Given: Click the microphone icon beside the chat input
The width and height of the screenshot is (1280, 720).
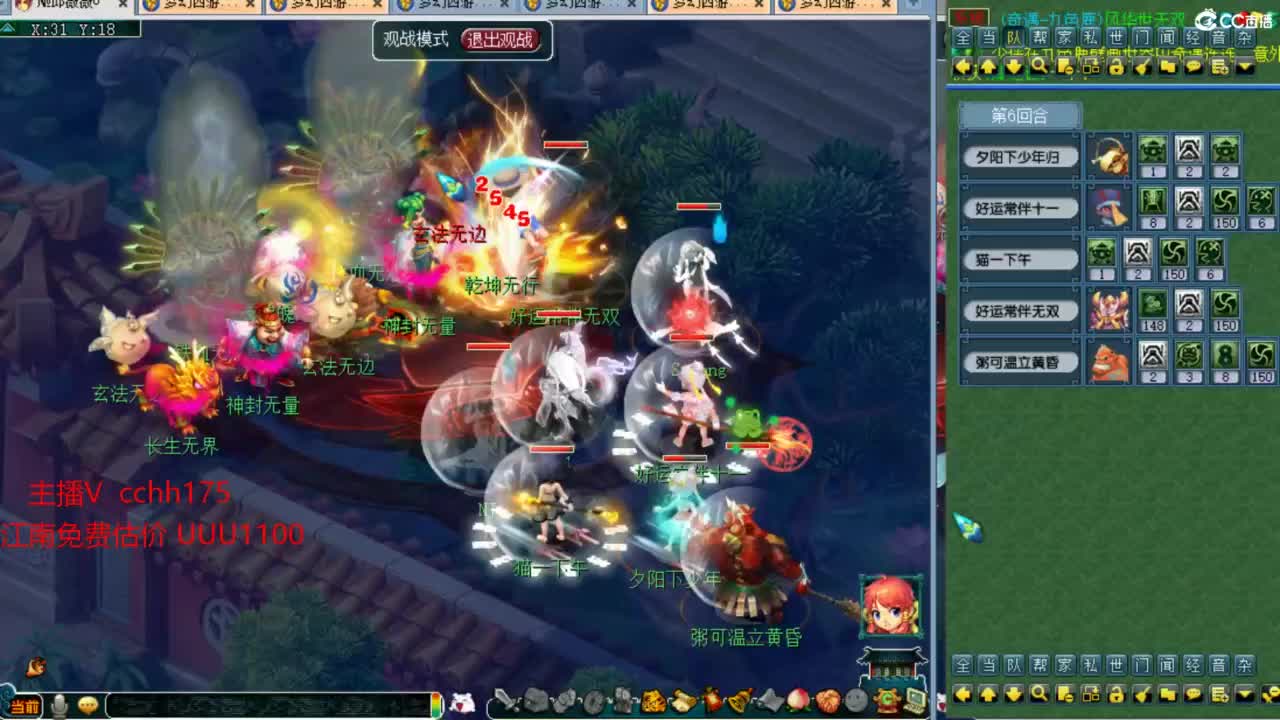Looking at the screenshot, I should pos(60,703).
